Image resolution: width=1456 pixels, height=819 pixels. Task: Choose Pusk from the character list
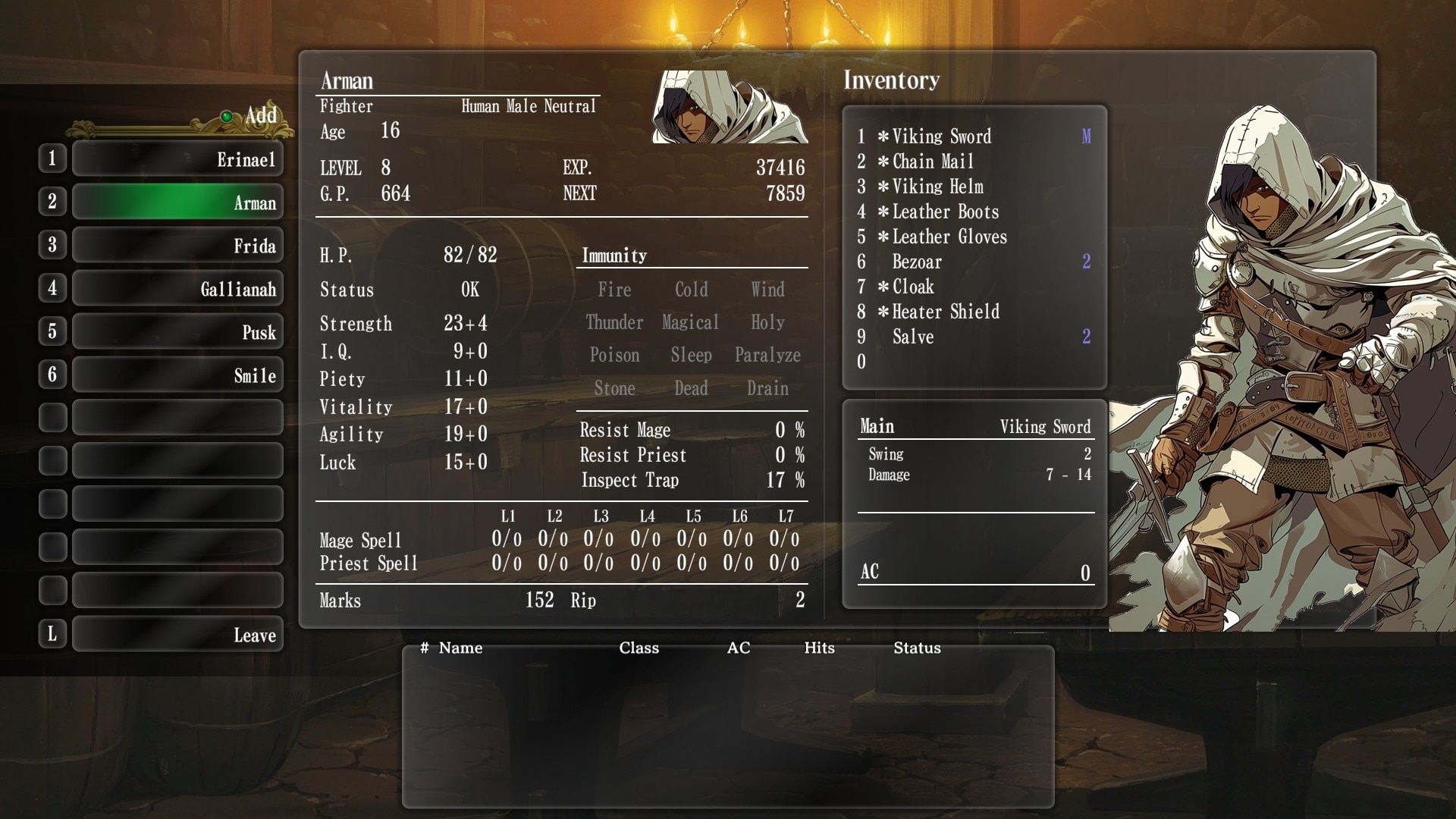tap(177, 332)
